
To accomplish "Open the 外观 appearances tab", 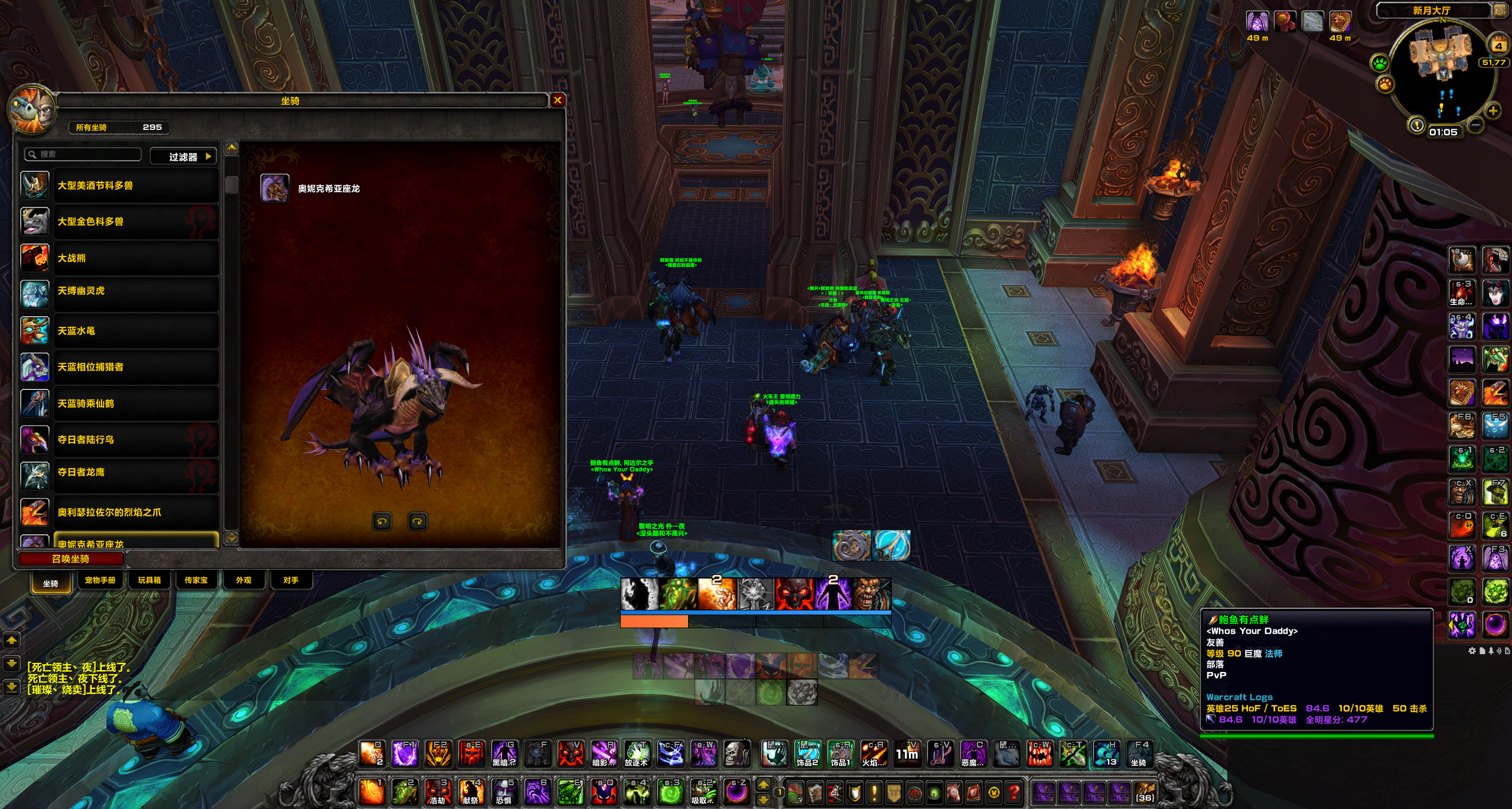I will pyautogui.click(x=243, y=580).
